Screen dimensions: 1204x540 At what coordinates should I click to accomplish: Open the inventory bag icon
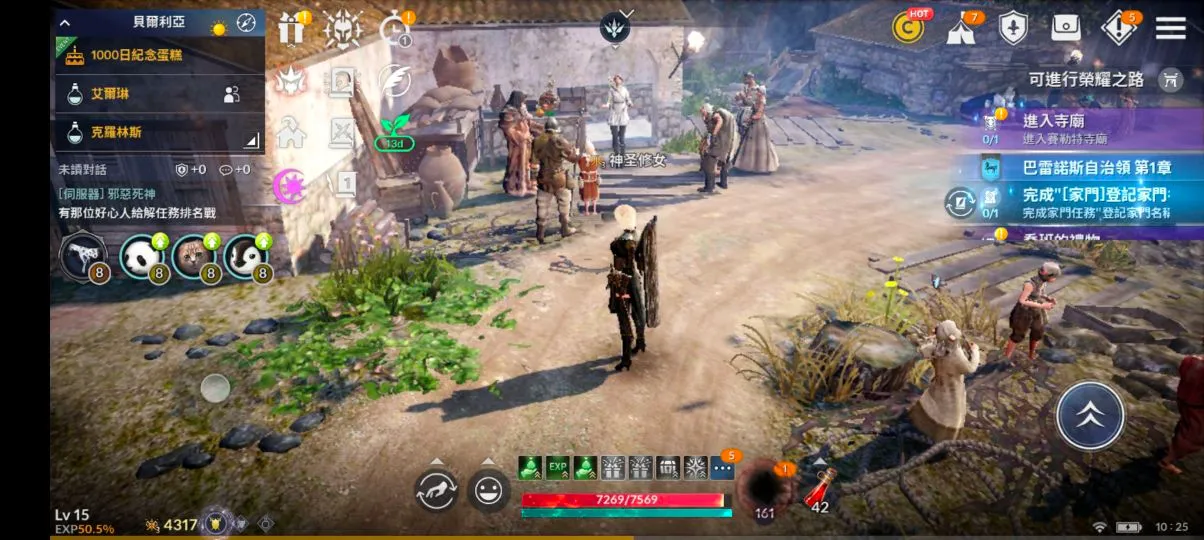tap(1066, 28)
